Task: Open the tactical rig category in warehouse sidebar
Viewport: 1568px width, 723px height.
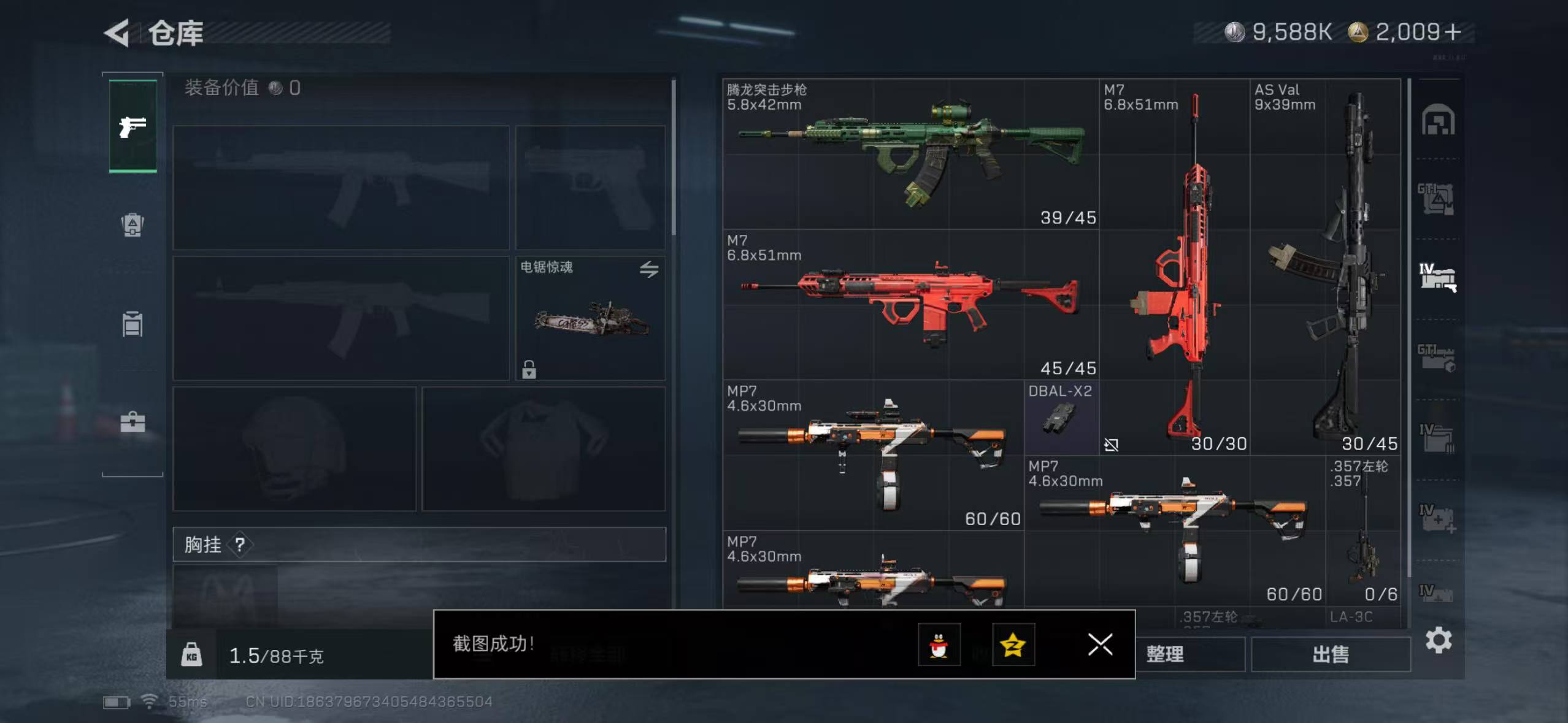Action: pyautogui.click(x=132, y=226)
